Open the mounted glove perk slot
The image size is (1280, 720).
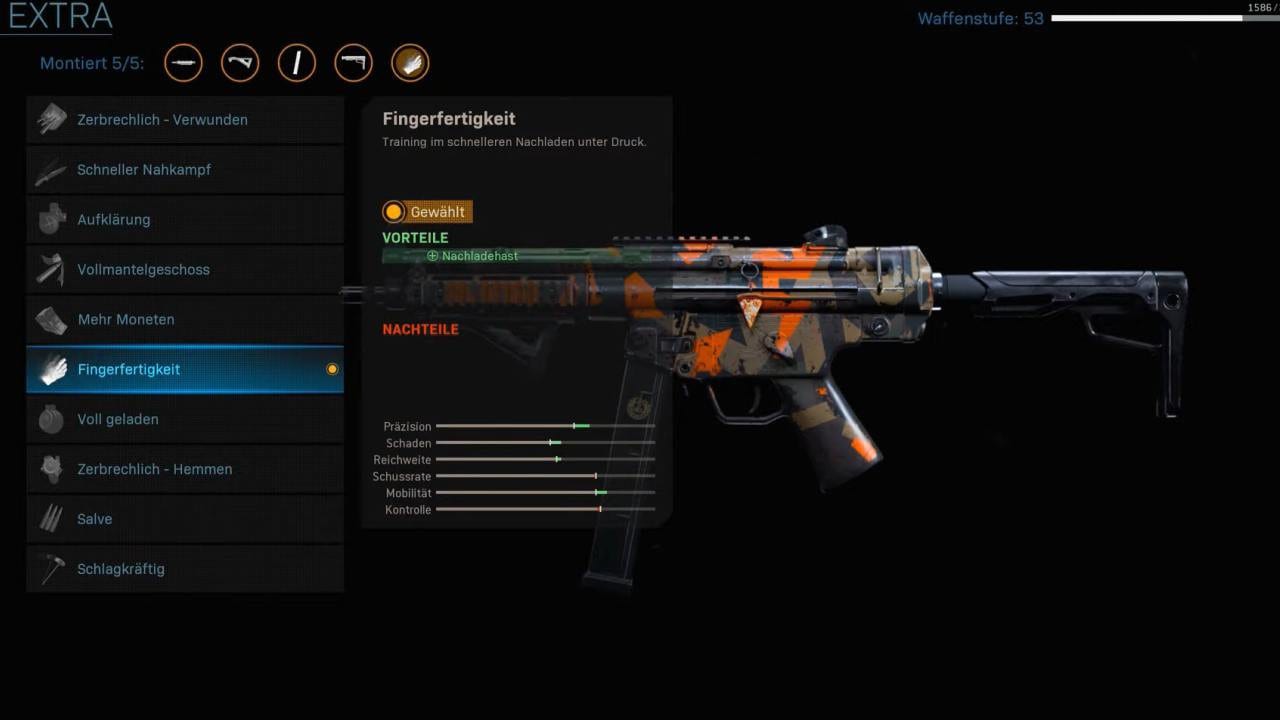[x=410, y=63]
